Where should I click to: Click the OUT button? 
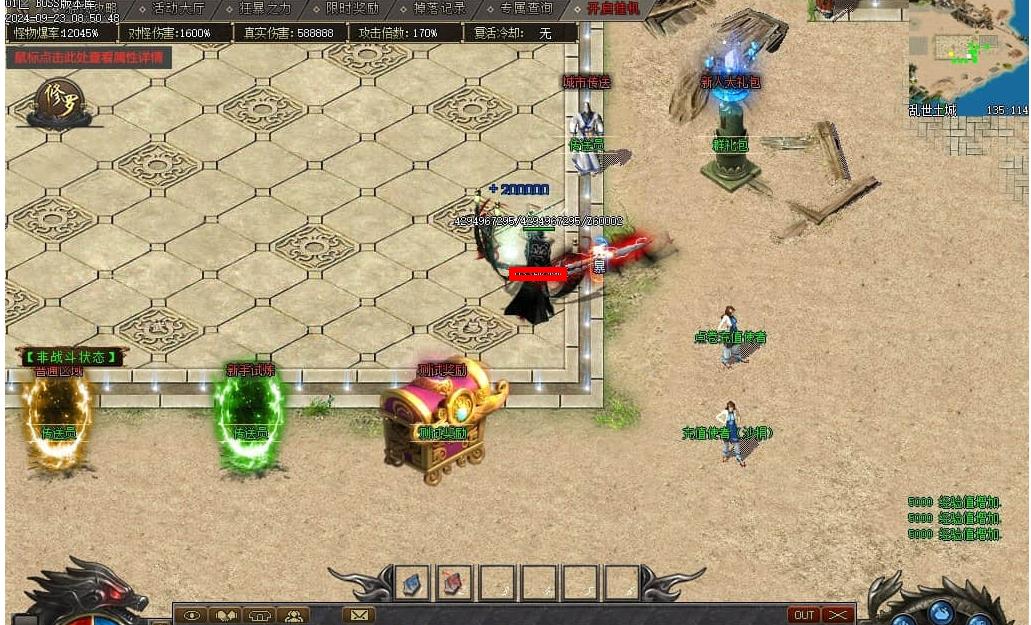(x=803, y=615)
